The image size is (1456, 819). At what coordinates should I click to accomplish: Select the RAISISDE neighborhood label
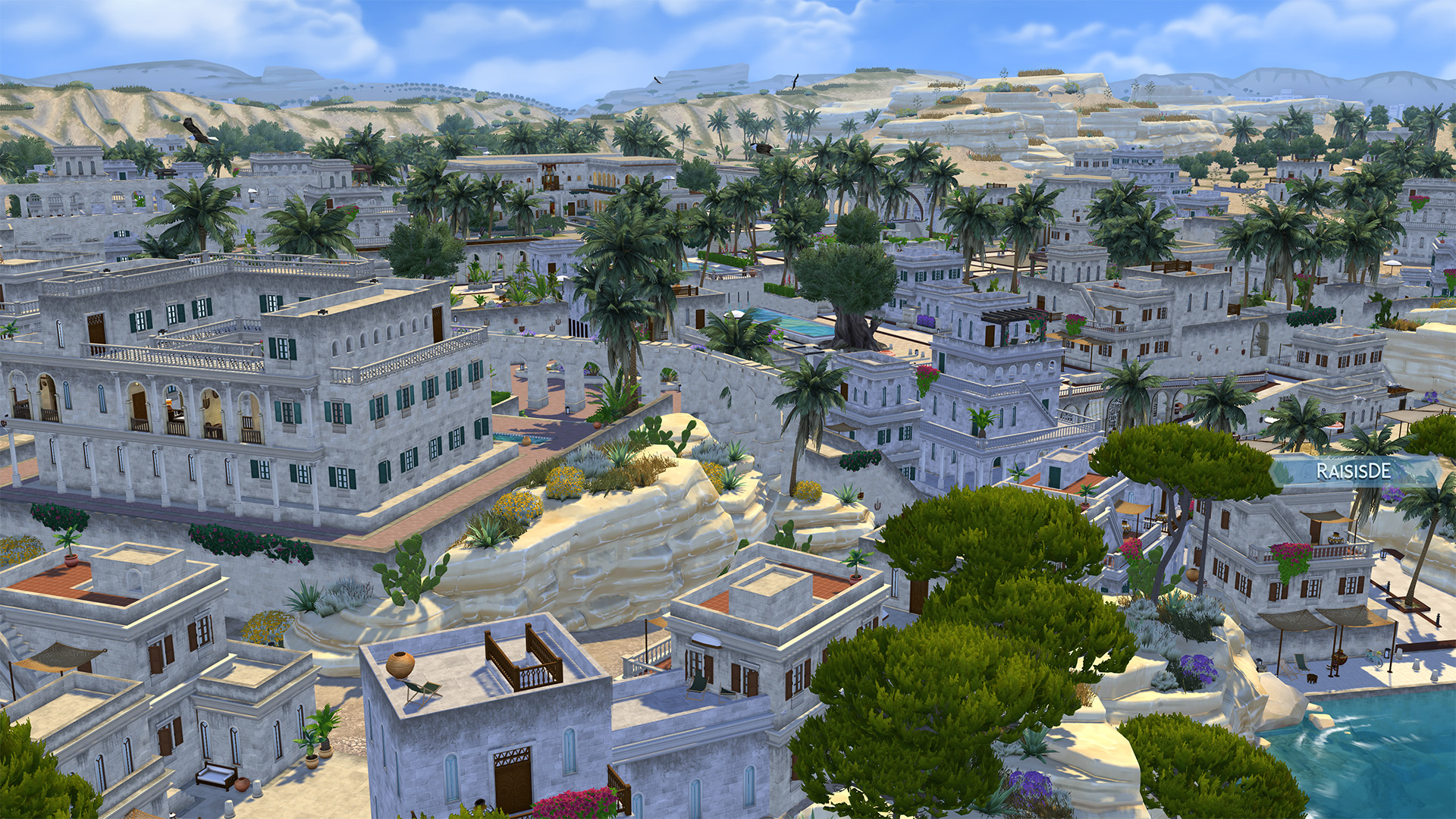click(x=1353, y=471)
